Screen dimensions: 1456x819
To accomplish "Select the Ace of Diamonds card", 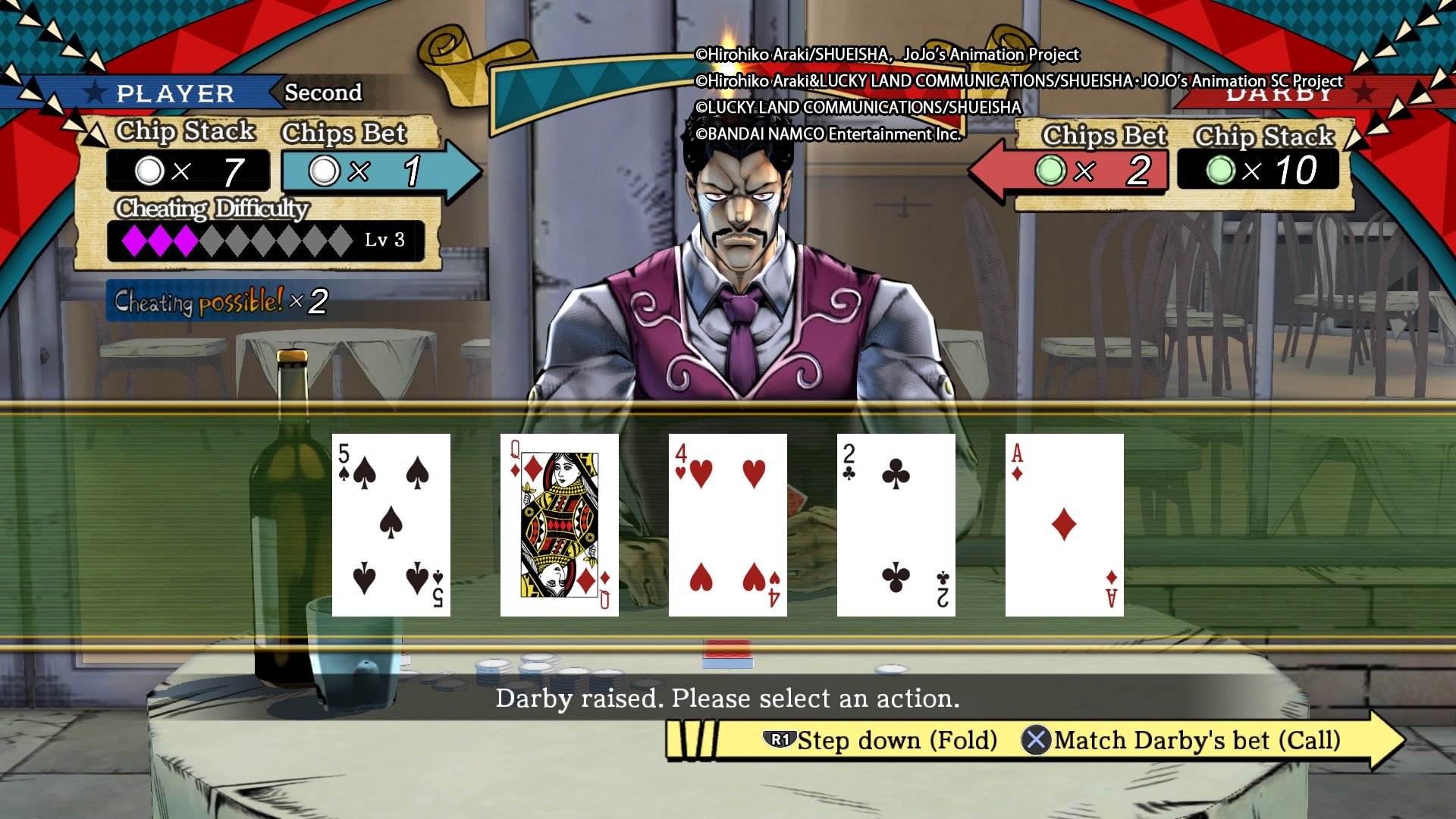I will coord(1063,523).
